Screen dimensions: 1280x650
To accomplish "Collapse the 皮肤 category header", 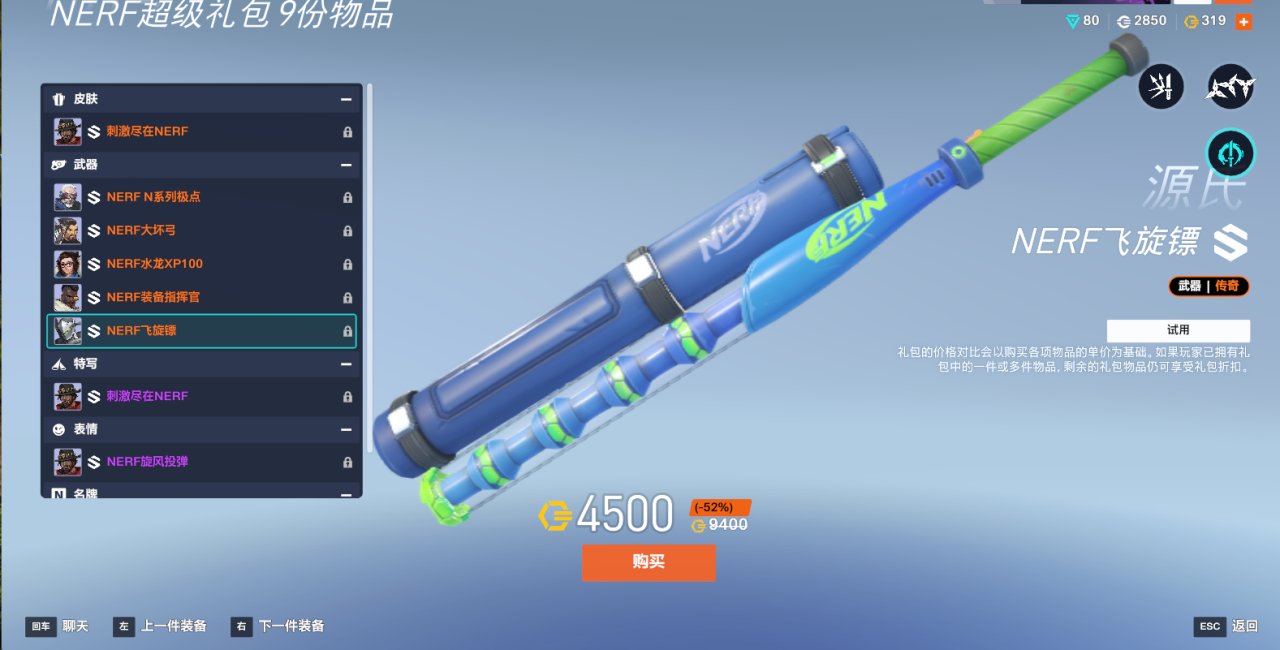I will 346,99.
